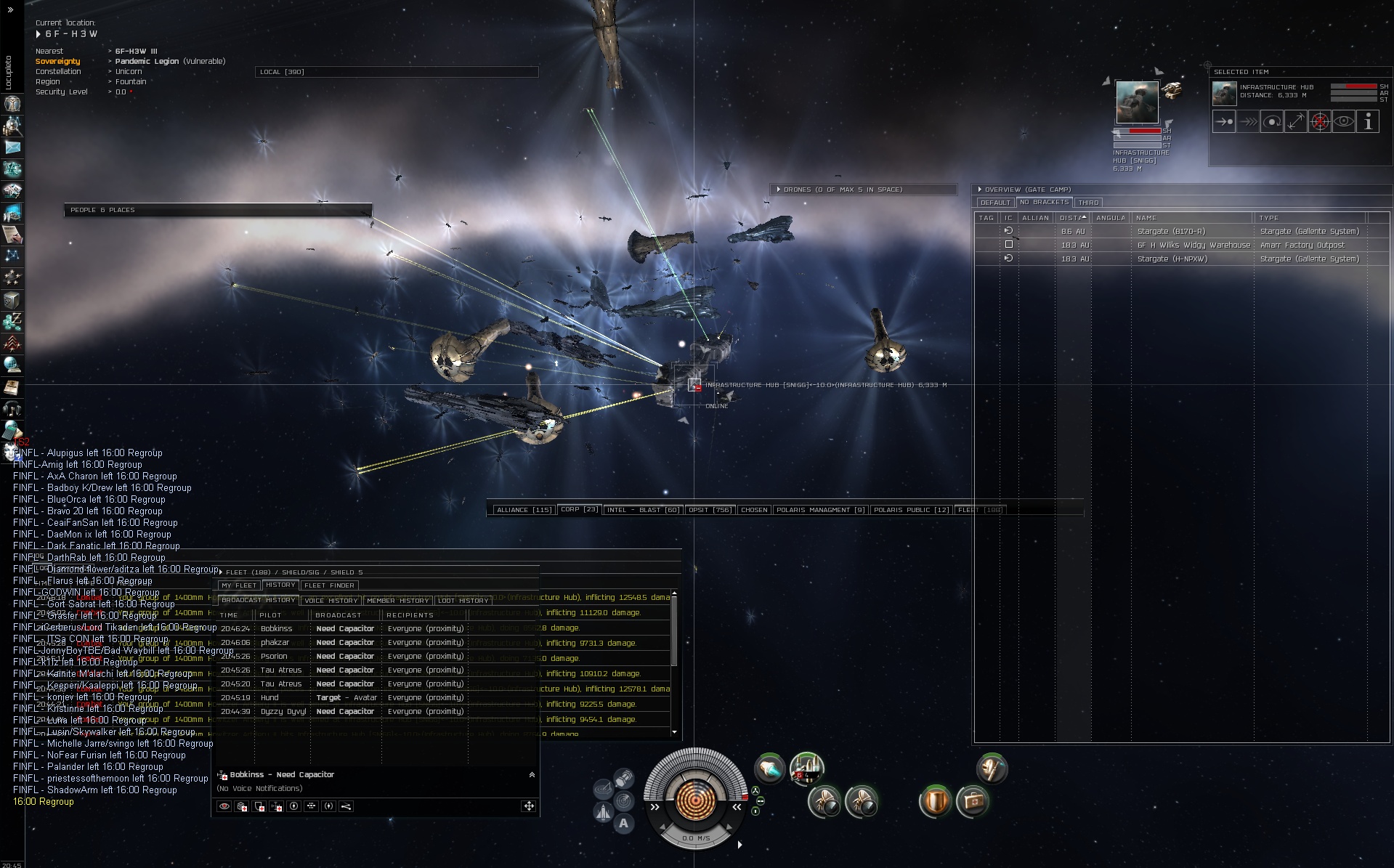The height and width of the screenshot is (868, 1394).
Task: Activate the artillery ammo weapon group module
Action: coord(806,768)
